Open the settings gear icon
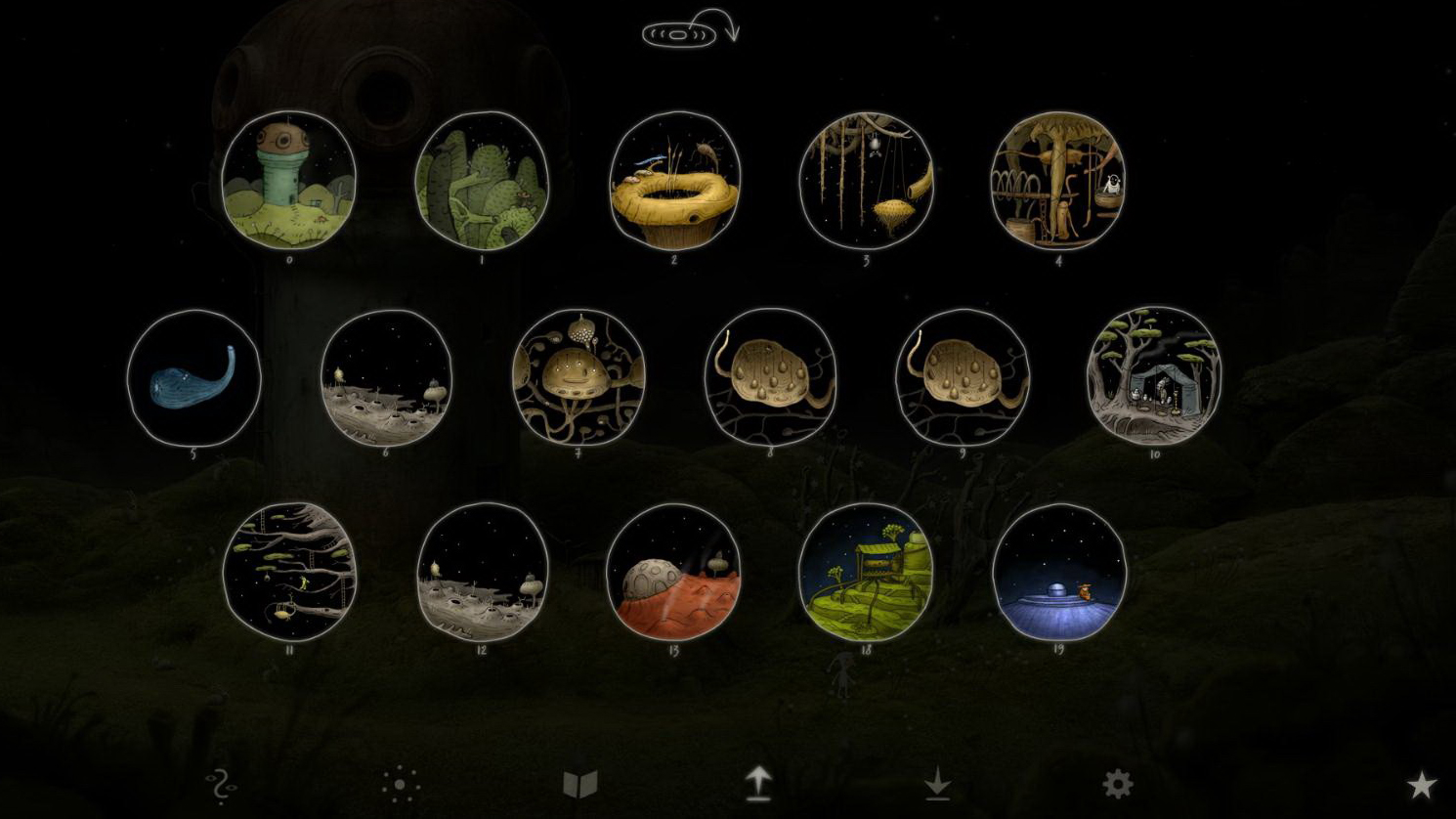This screenshot has width=1456, height=819. pyautogui.click(x=1117, y=782)
